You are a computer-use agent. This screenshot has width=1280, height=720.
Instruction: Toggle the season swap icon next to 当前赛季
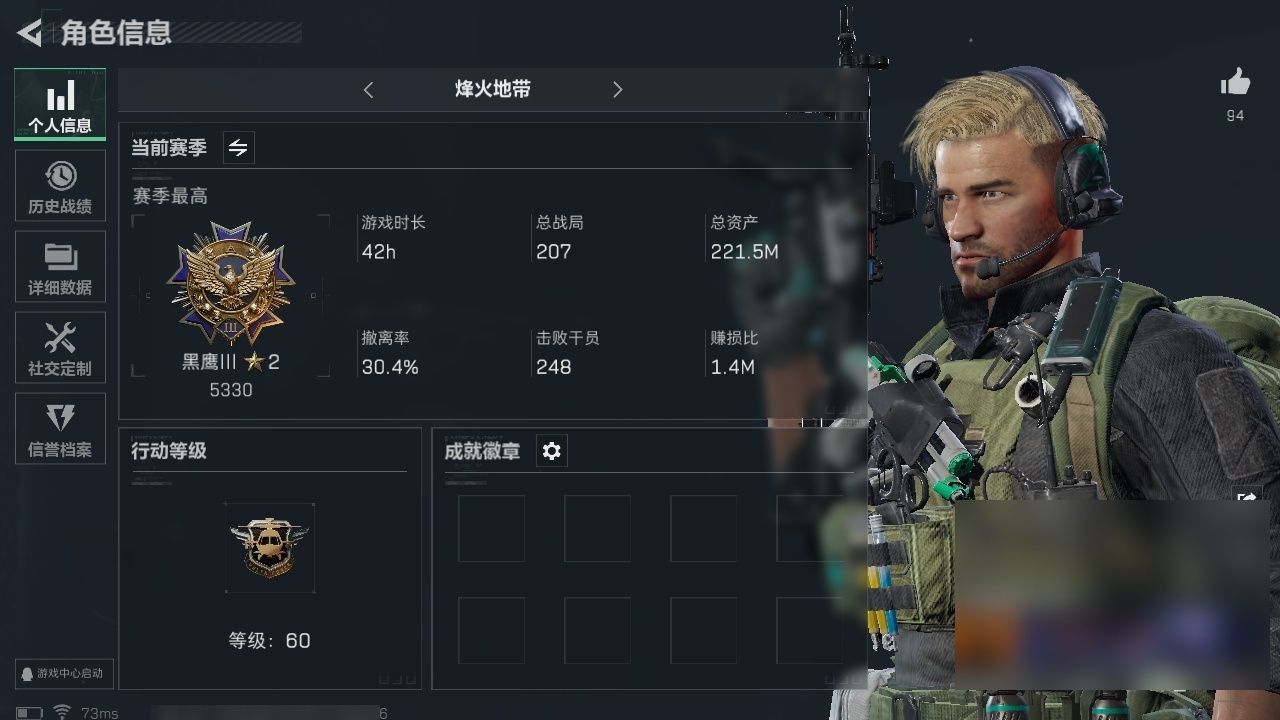point(238,148)
